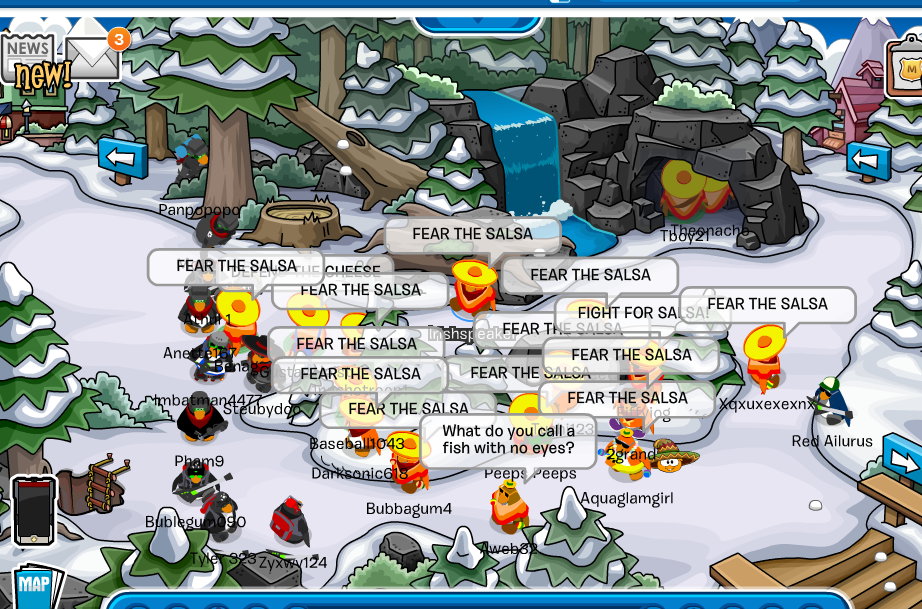
Task: Open the spy phone icon
Action: pos(33,509)
